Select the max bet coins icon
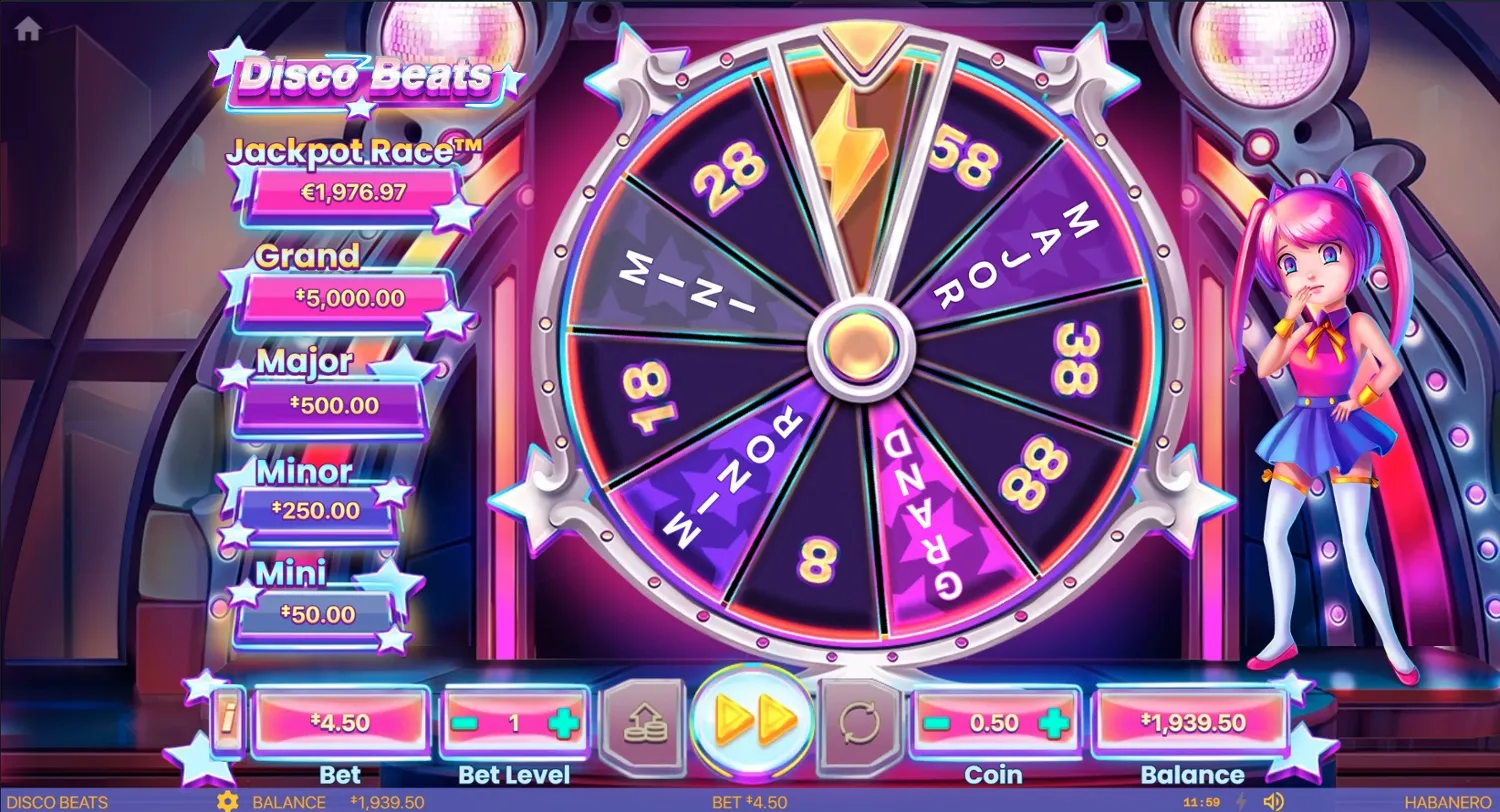 point(644,720)
